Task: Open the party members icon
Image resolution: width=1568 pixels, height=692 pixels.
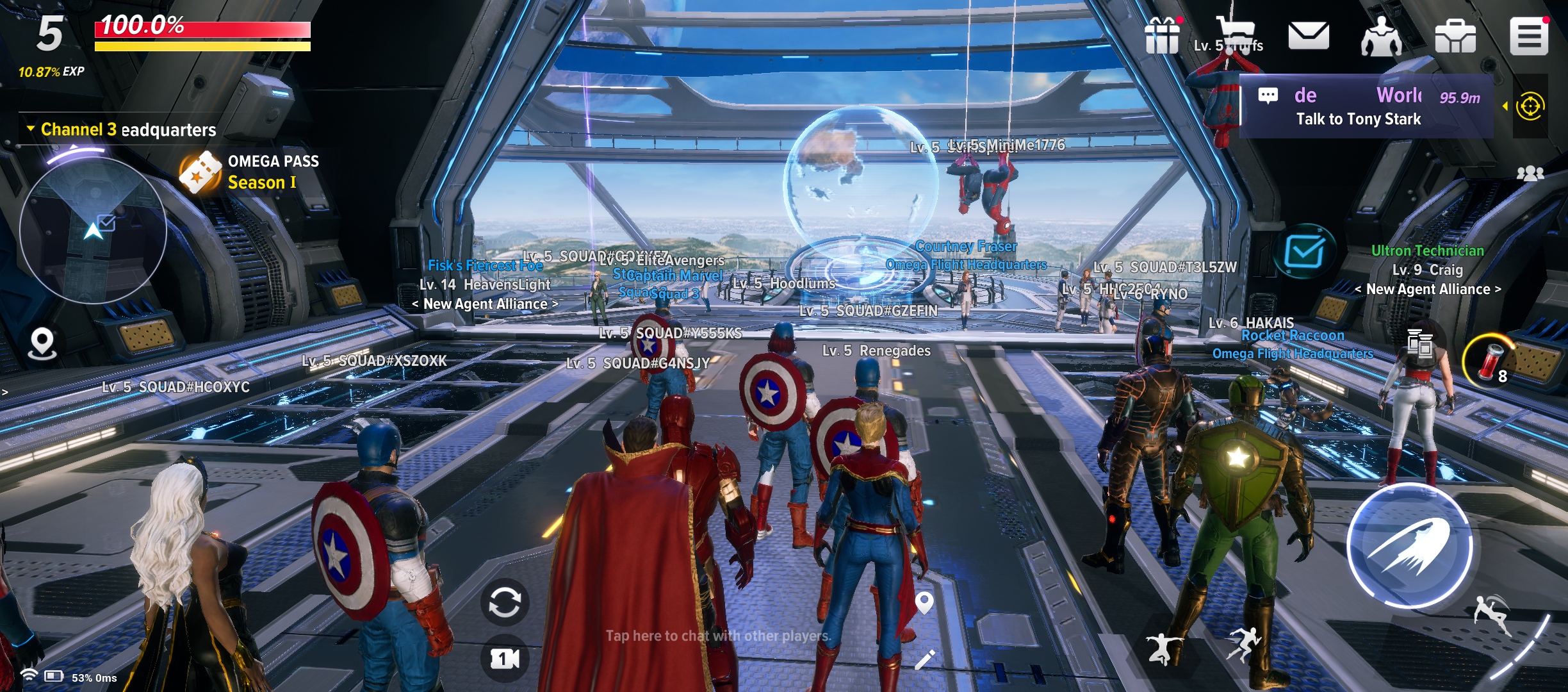Action: (x=1530, y=174)
